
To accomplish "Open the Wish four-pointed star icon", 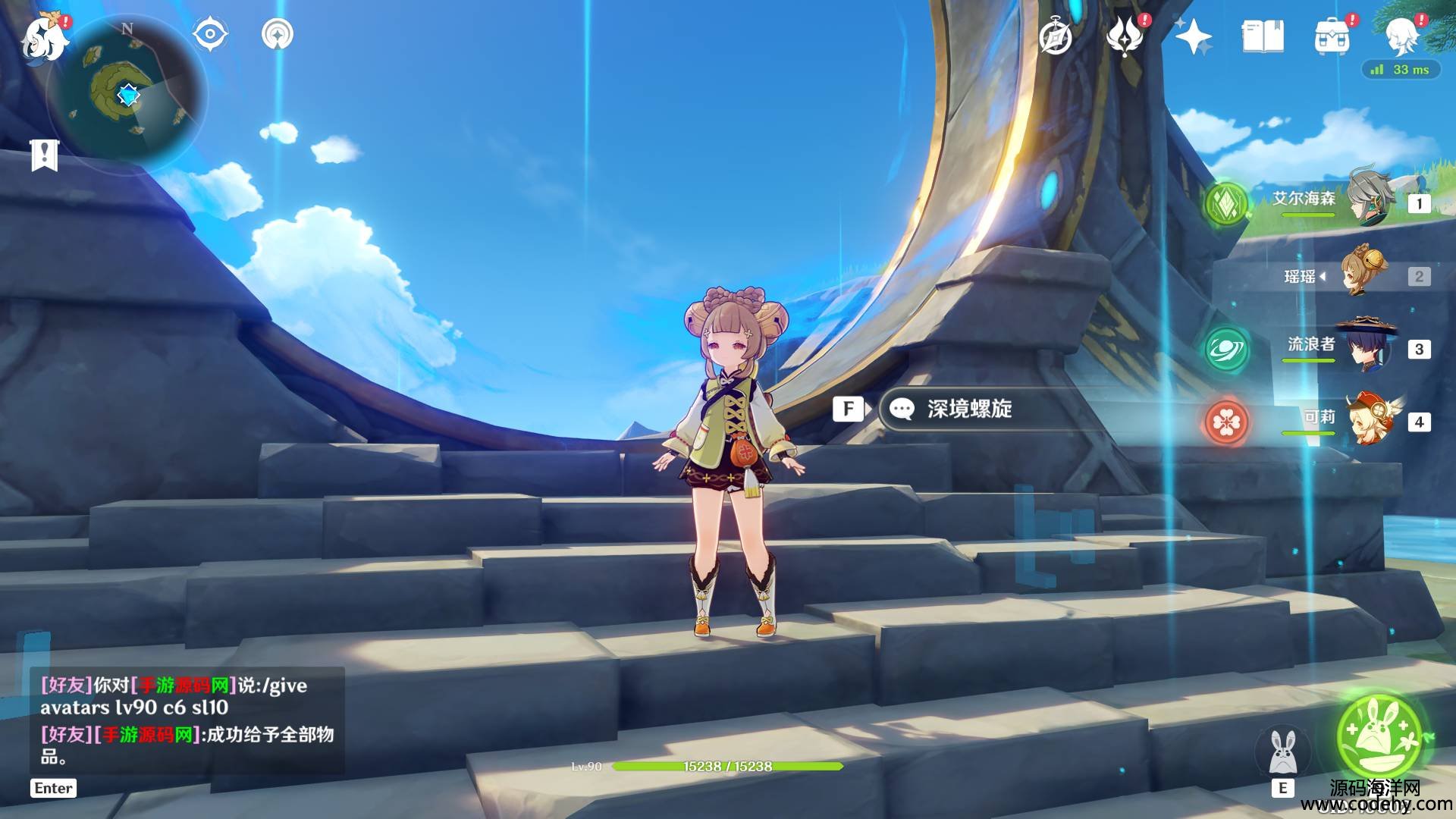I will pyautogui.click(x=1193, y=36).
